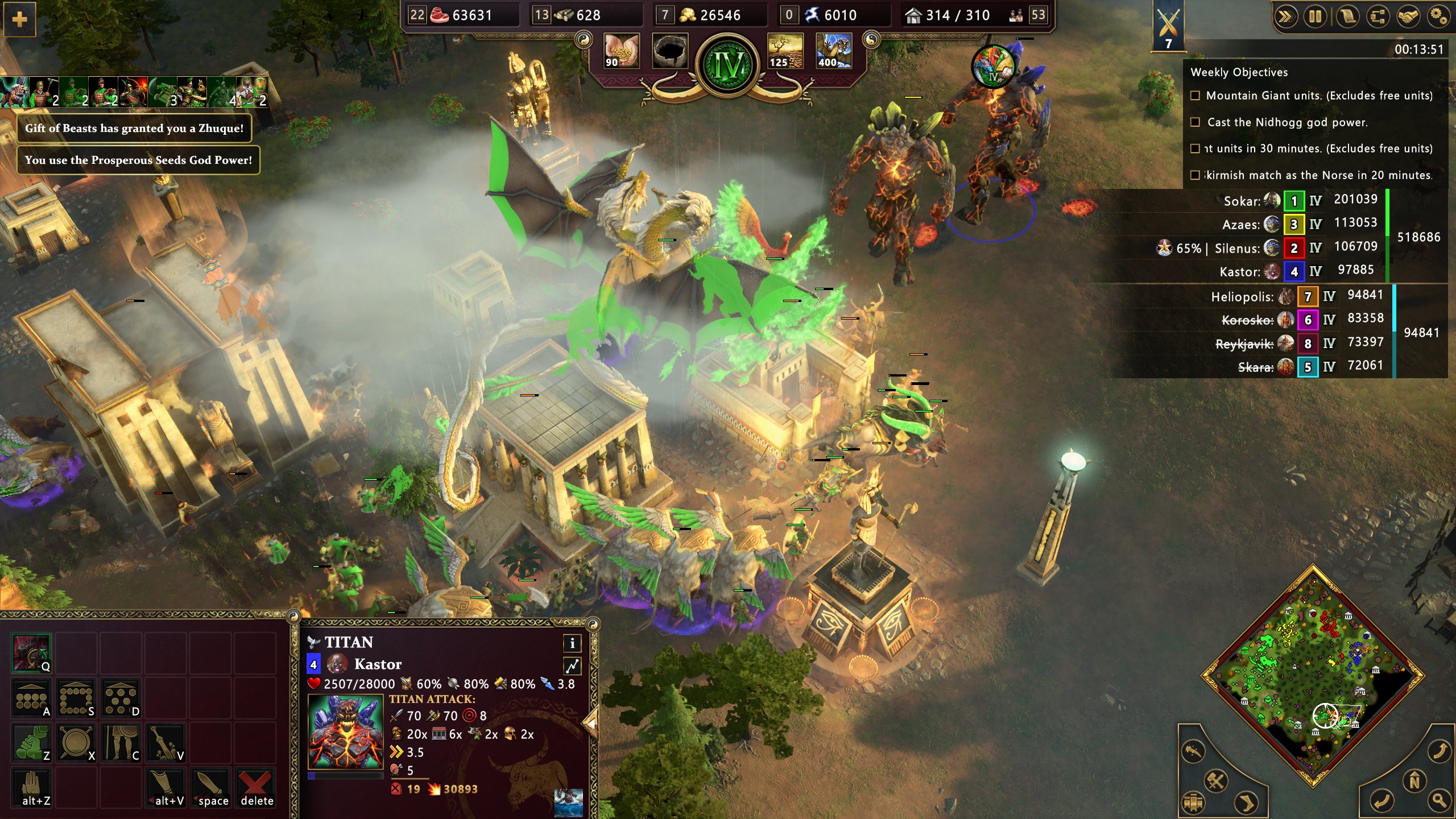Open the Titan unit info button
The width and height of the screenshot is (1456, 819).
tap(572, 643)
